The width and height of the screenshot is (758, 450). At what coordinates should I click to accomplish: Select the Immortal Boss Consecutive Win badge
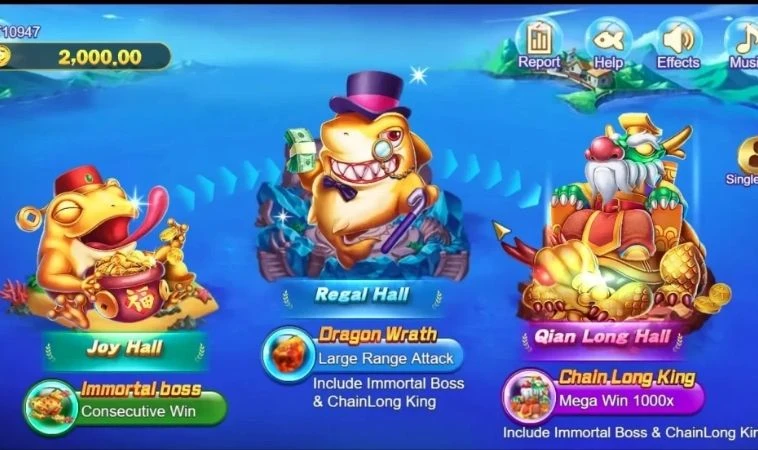click(126, 402)
